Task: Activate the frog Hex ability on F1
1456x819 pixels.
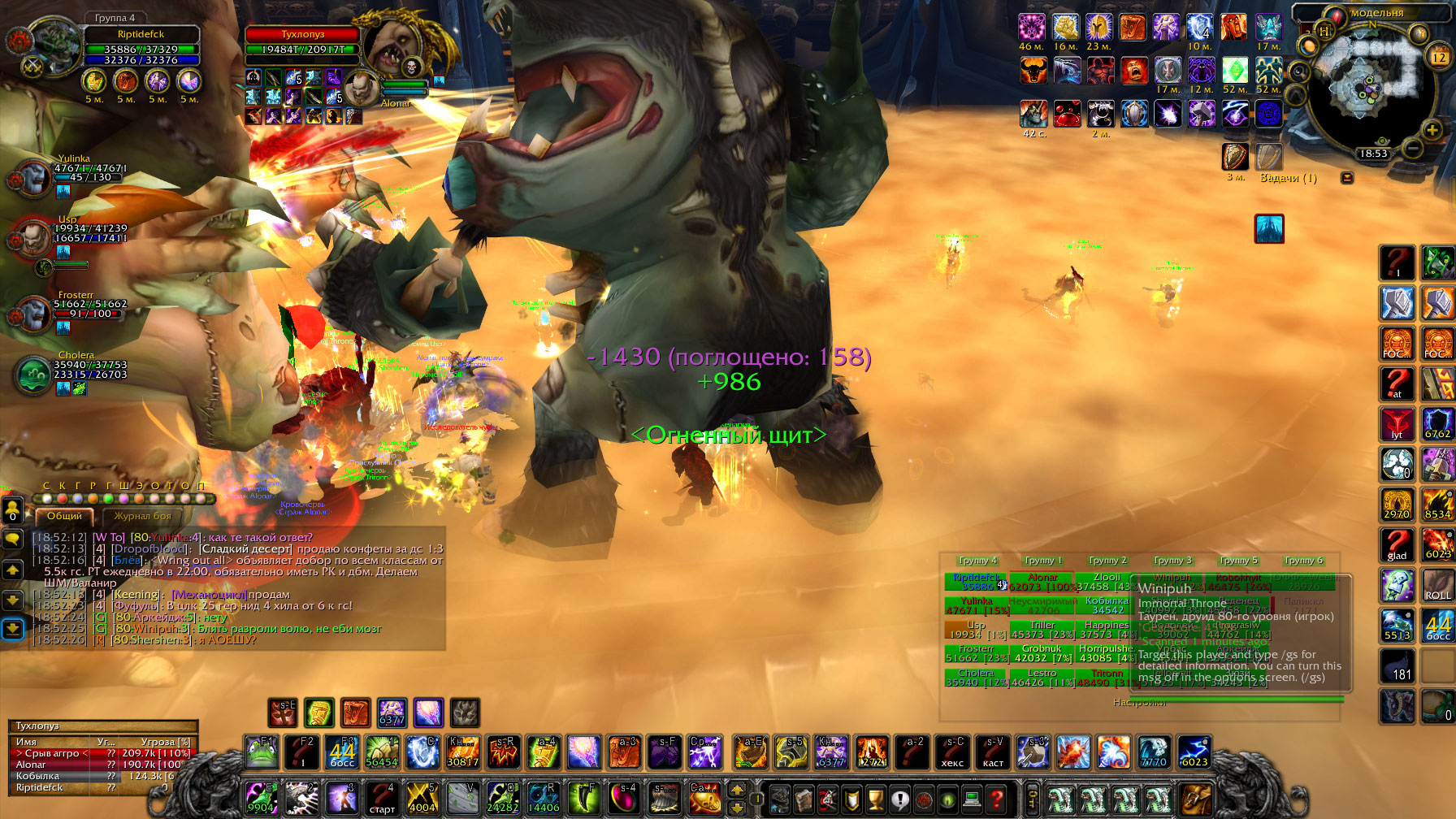Action: [261, 752]
